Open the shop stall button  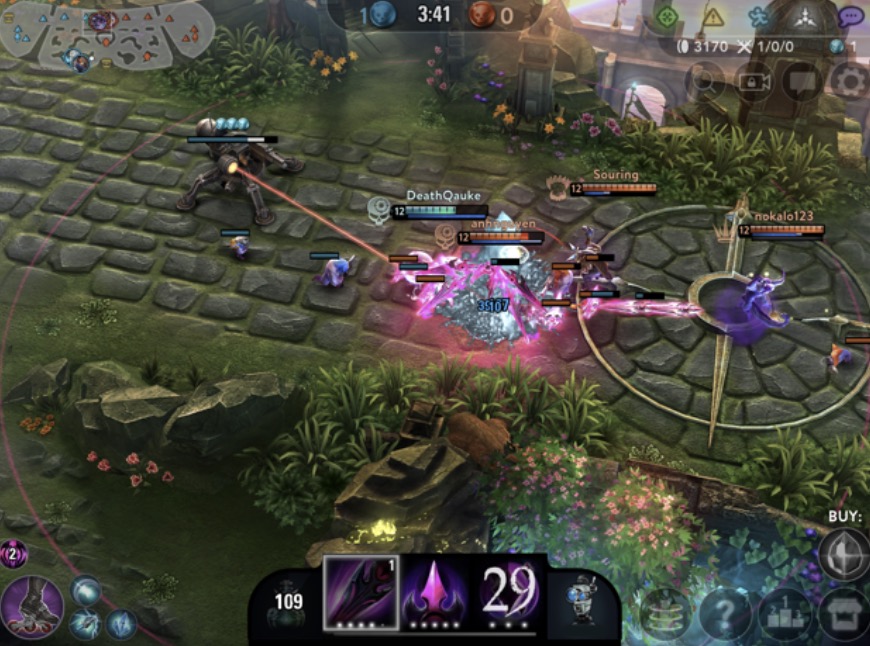pyautogui.click(x=842, y=613)
